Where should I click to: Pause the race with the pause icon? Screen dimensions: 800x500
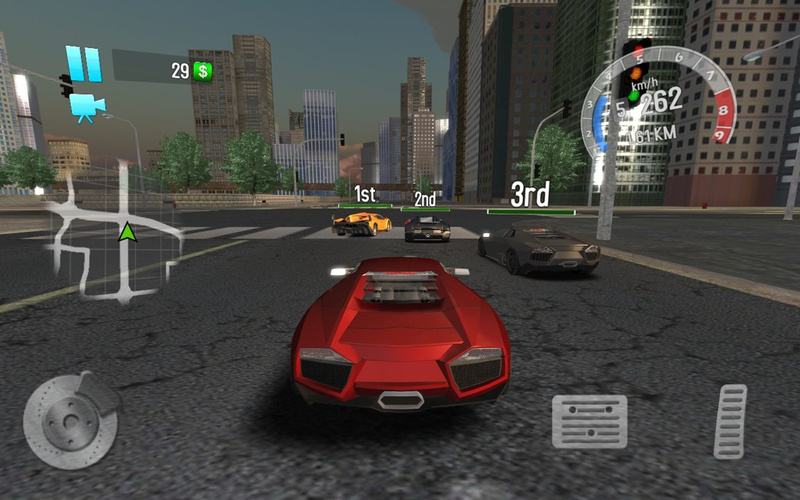pyautogui.click(x=84, y=64)
